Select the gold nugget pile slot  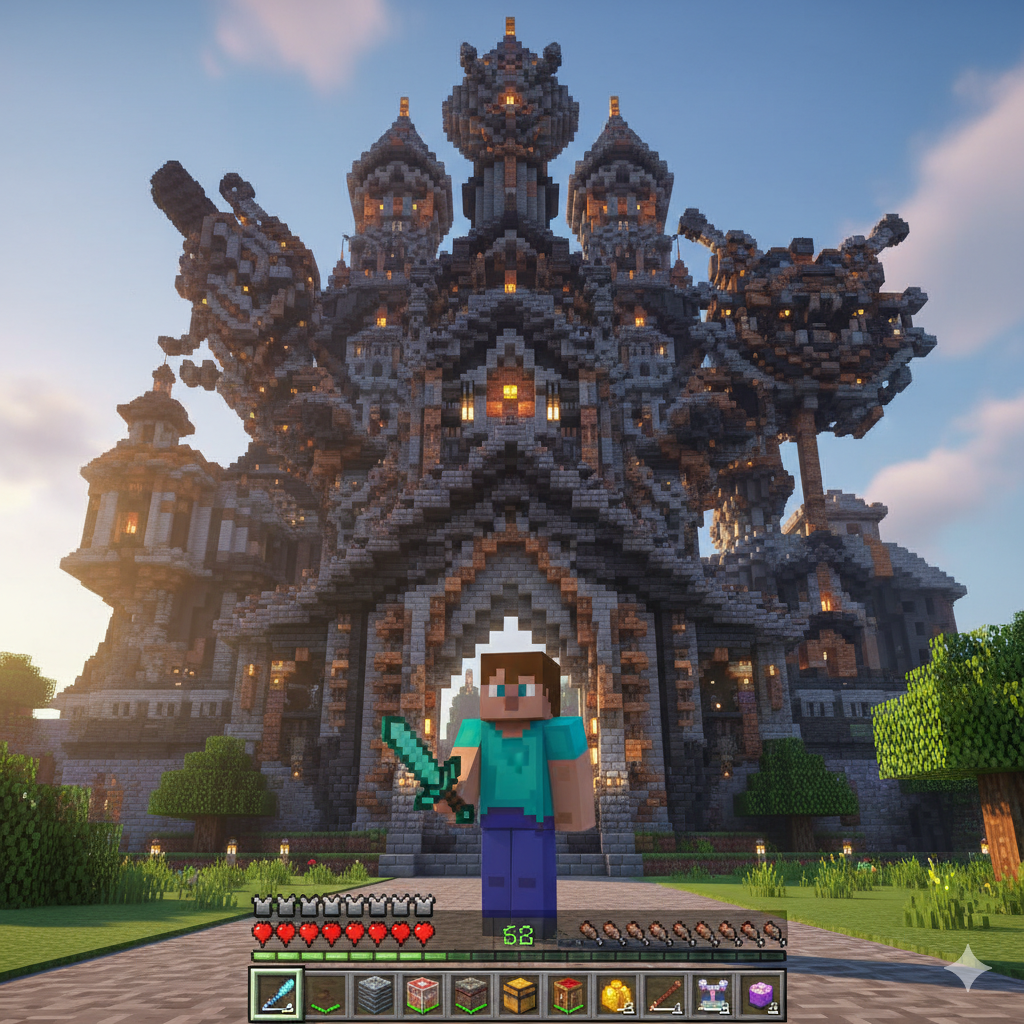(x=616, y=994)
